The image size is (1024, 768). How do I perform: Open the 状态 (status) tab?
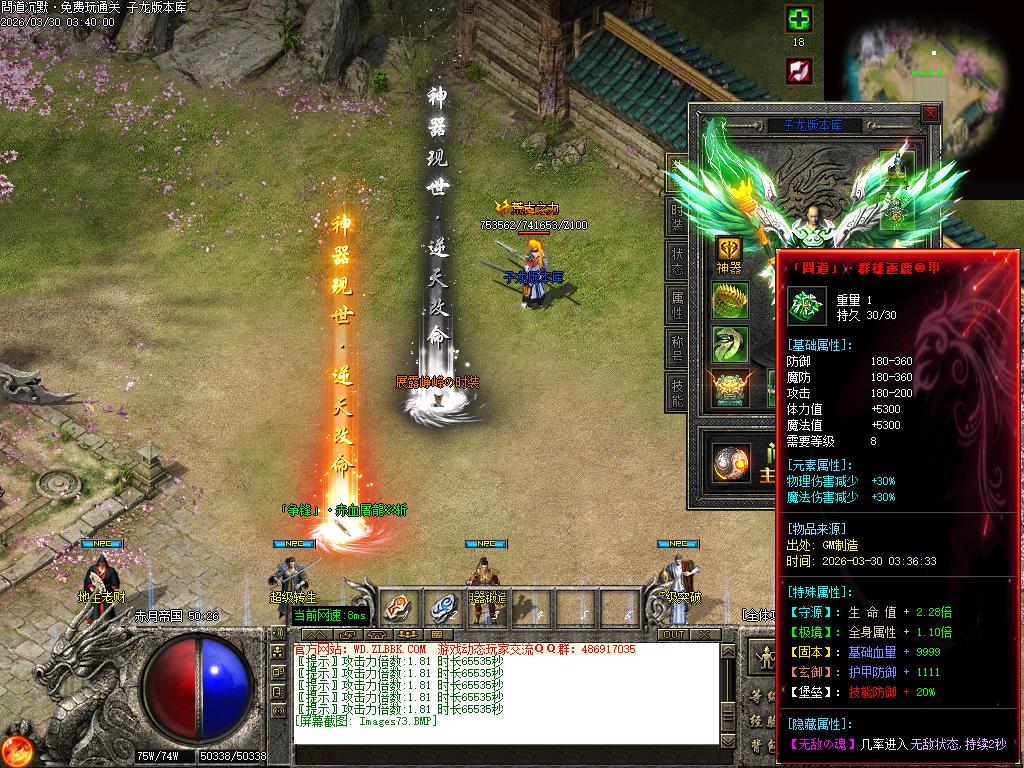(x=677, y=262)
